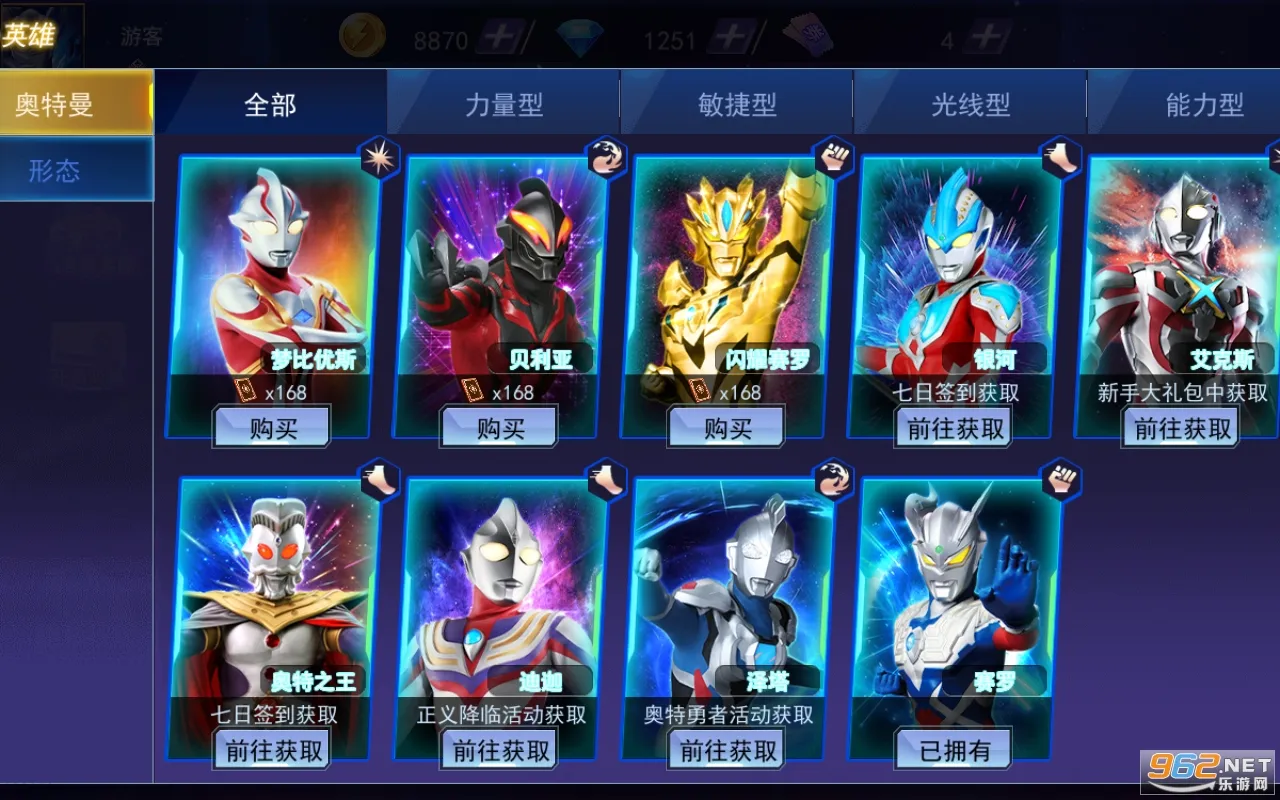Click the fist badge icon on 闪耀赛罗's card
This screenshot has height=800, width=1280.
835,158
